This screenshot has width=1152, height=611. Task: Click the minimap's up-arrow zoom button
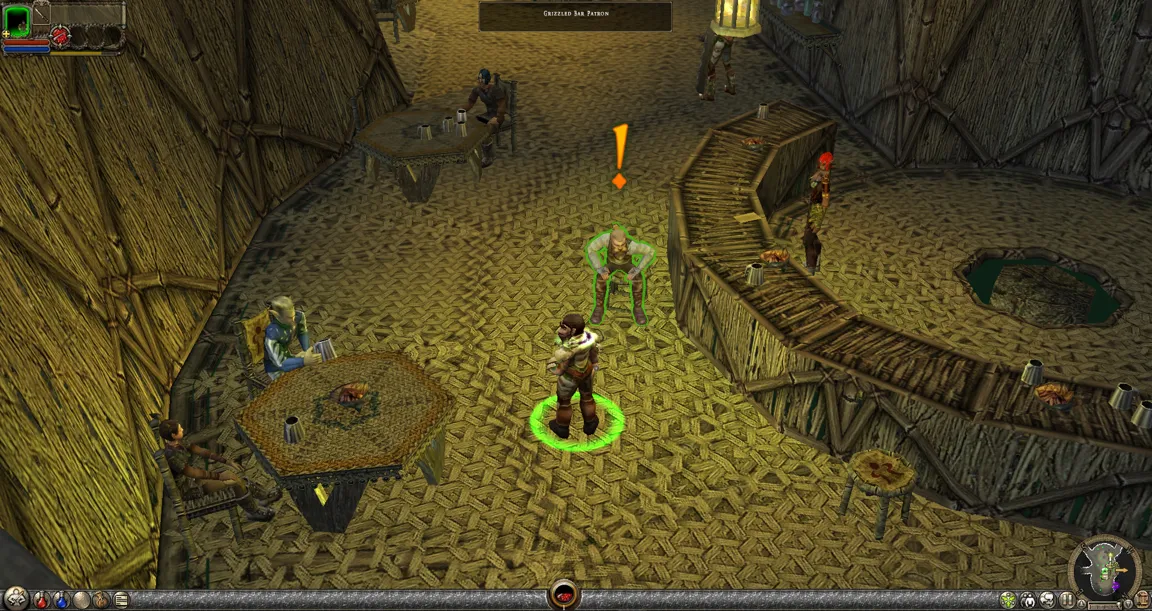pyautogui.click(x=1081, y=604)
